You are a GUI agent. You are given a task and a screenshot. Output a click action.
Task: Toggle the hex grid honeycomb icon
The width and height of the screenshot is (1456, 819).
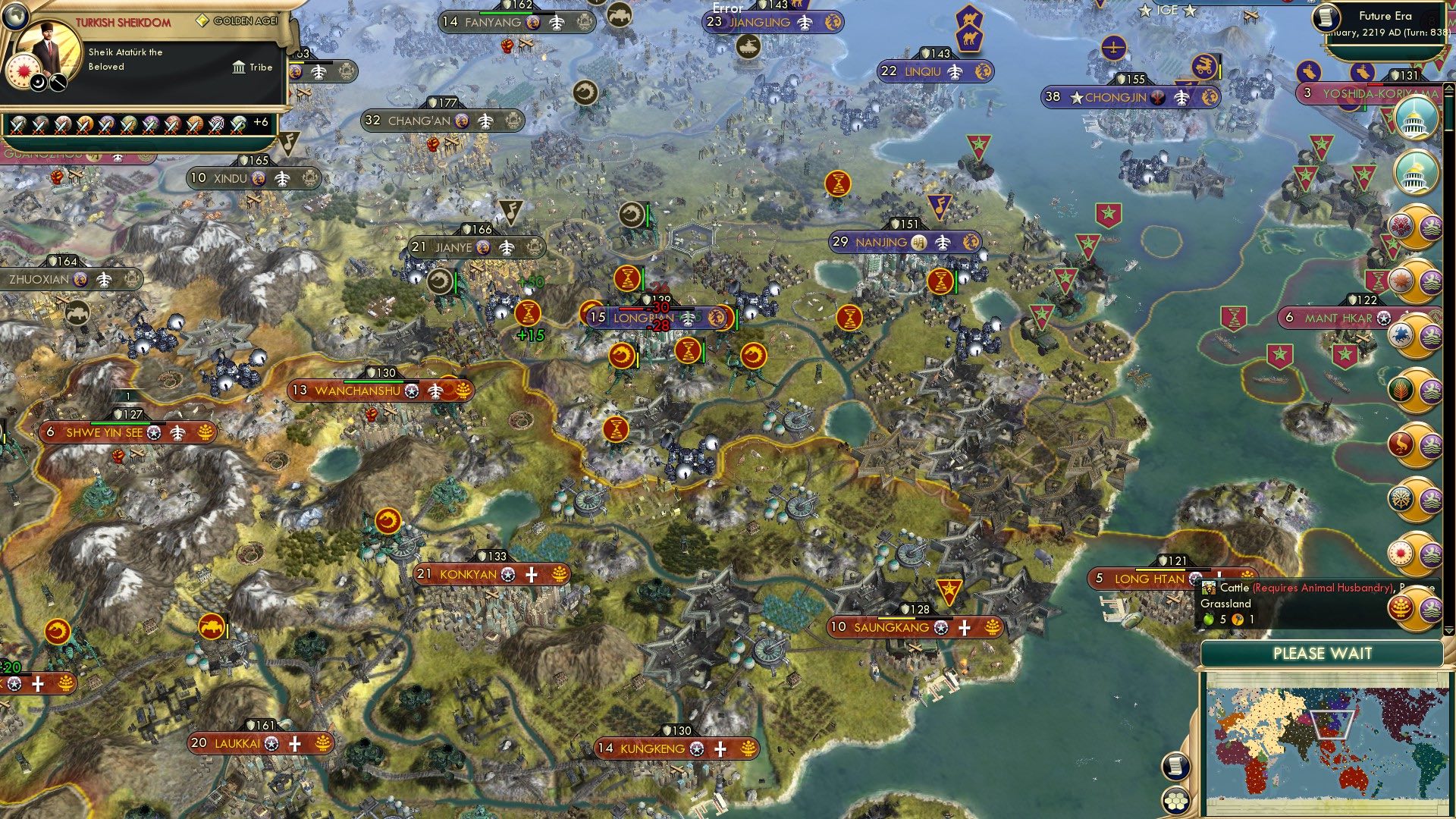click(x=1175, y=801)
